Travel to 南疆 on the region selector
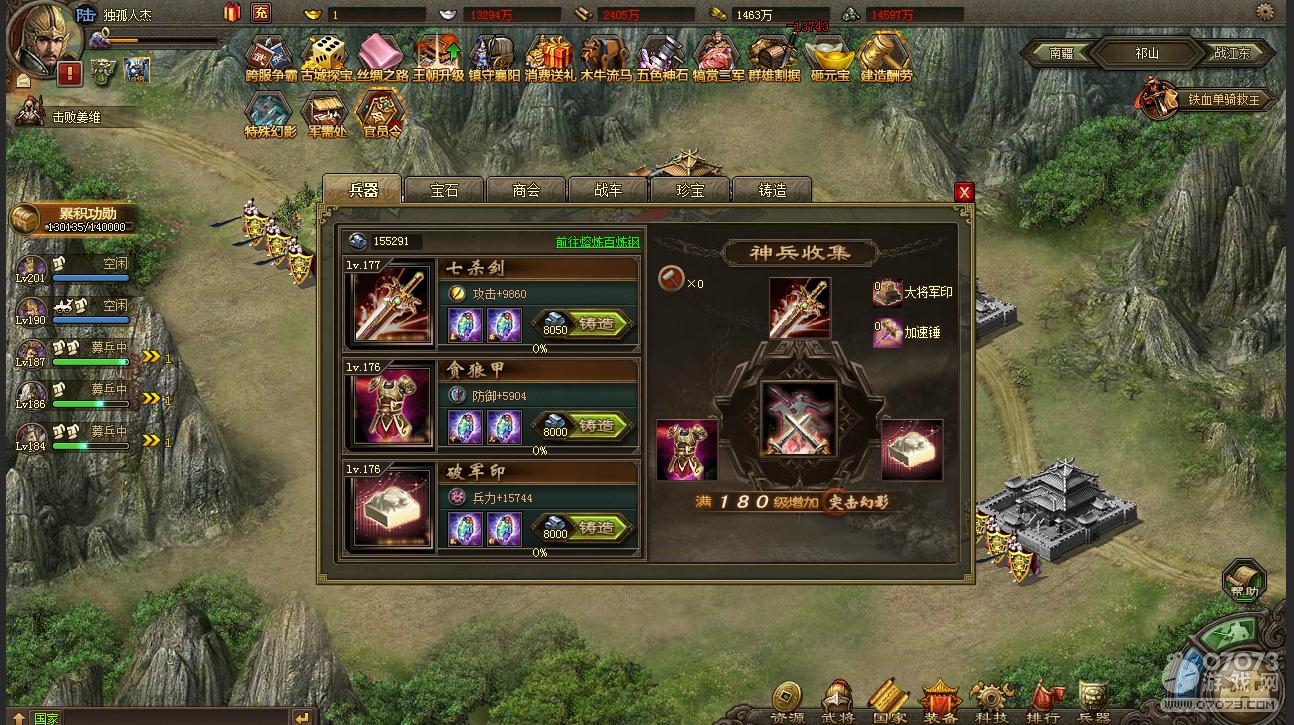The width and height of the screenshot is (1294, 725). click(x=1062, y=53)
